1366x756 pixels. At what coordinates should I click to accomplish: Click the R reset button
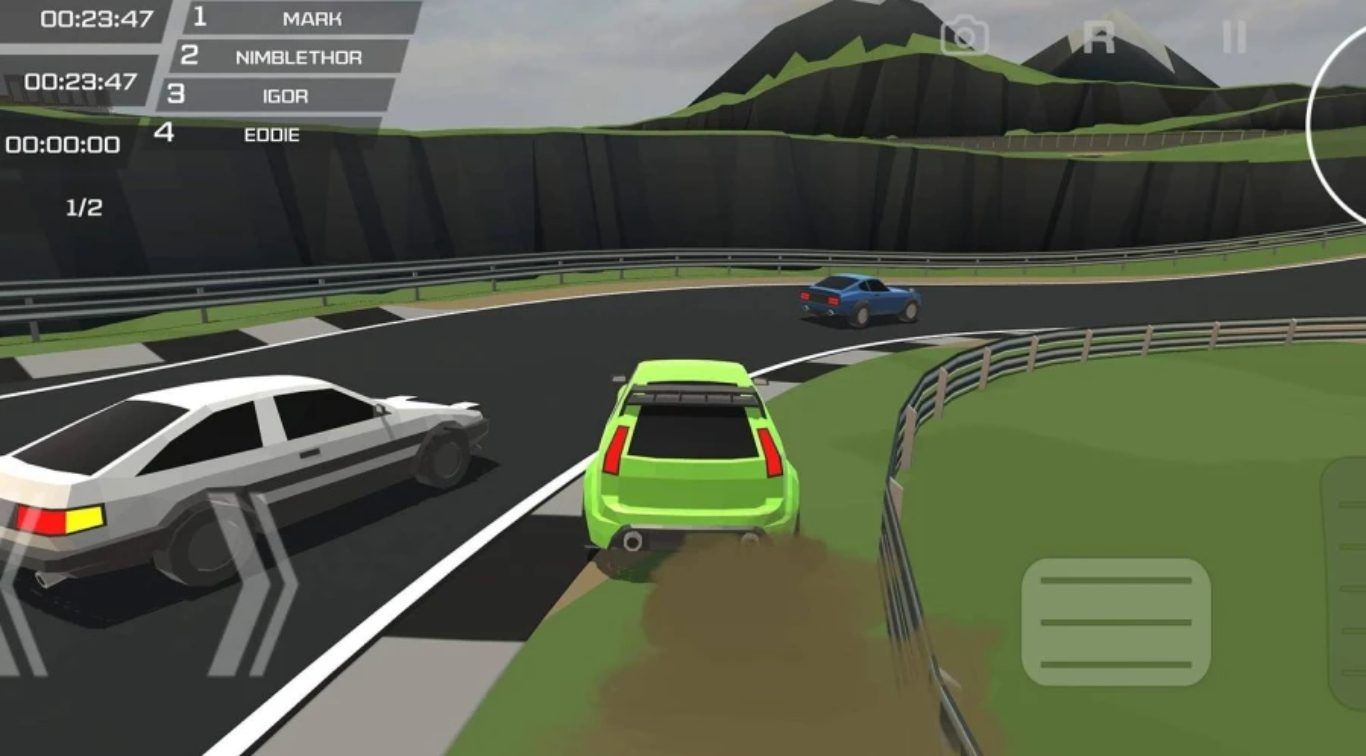[x=1098, y=38]
